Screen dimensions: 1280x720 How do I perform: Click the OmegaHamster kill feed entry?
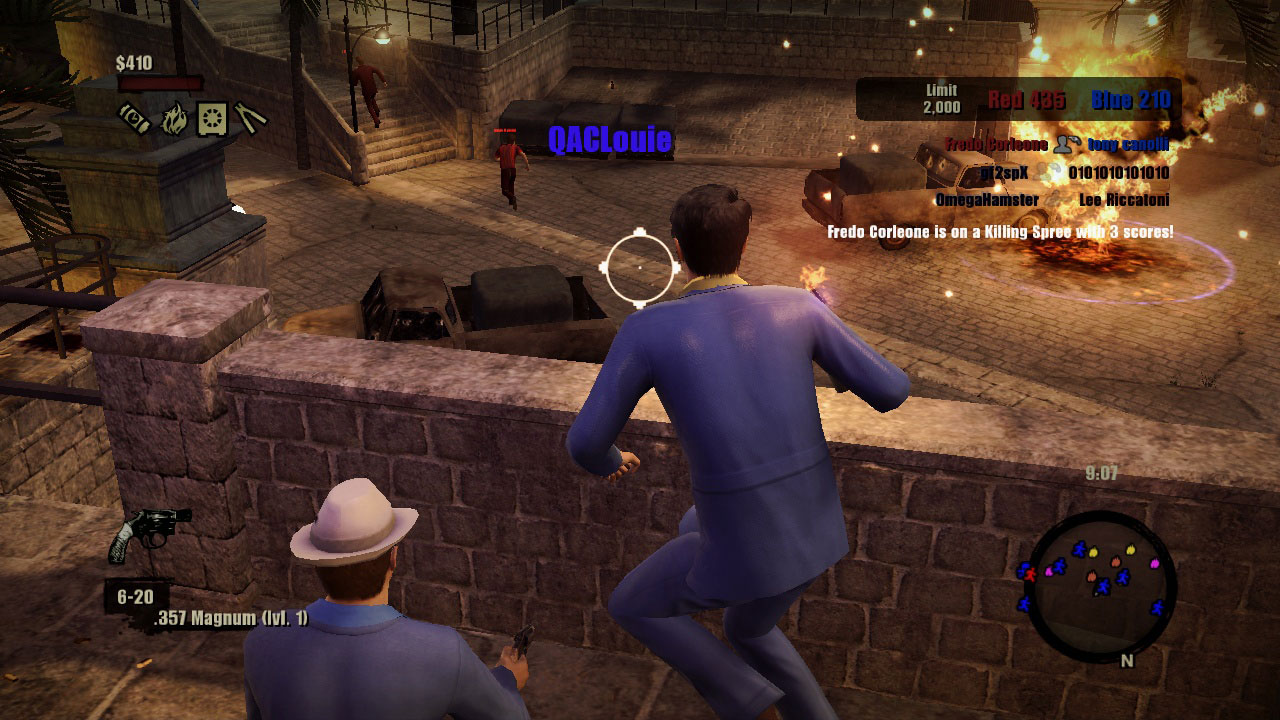coord(987,200)
